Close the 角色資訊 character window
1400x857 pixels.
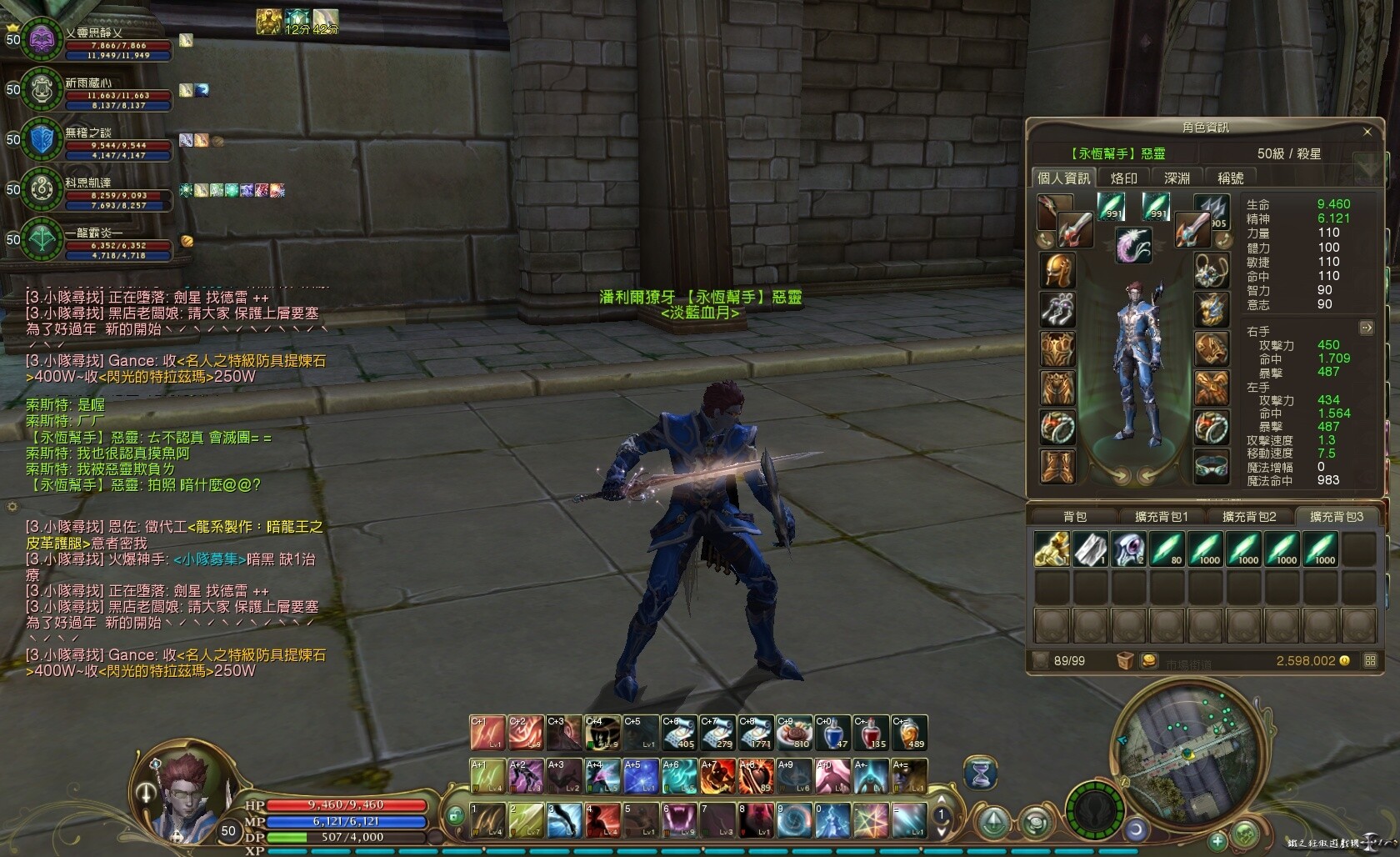1367,132
